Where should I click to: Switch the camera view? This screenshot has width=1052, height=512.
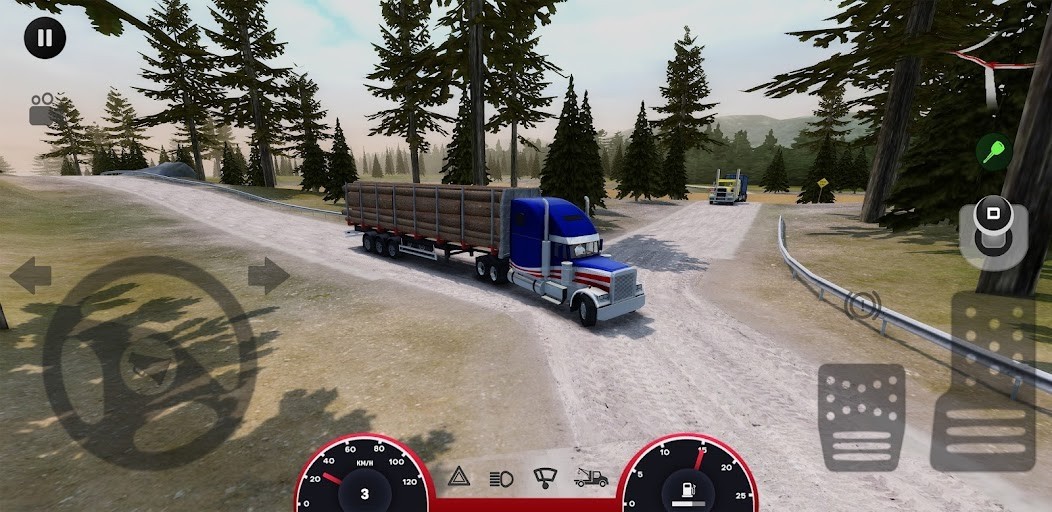coord(44,109)
